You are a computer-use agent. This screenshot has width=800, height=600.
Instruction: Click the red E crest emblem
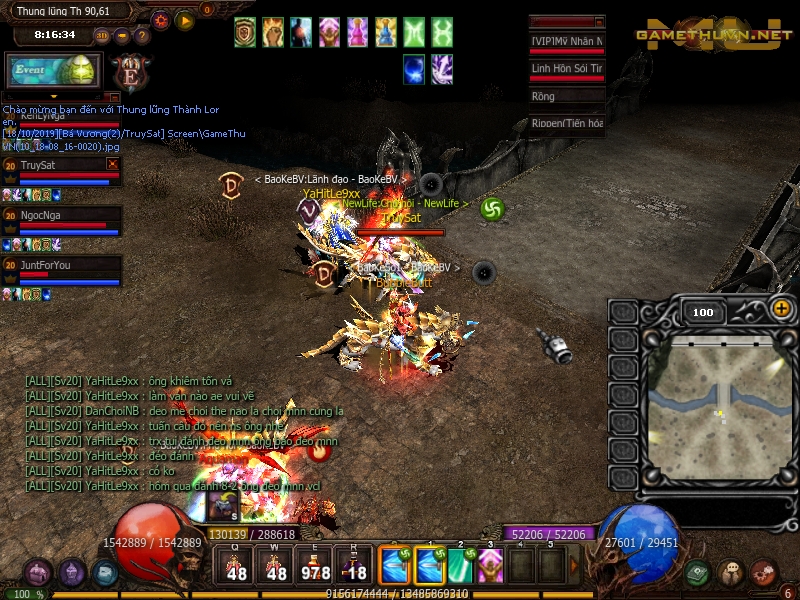129,72
